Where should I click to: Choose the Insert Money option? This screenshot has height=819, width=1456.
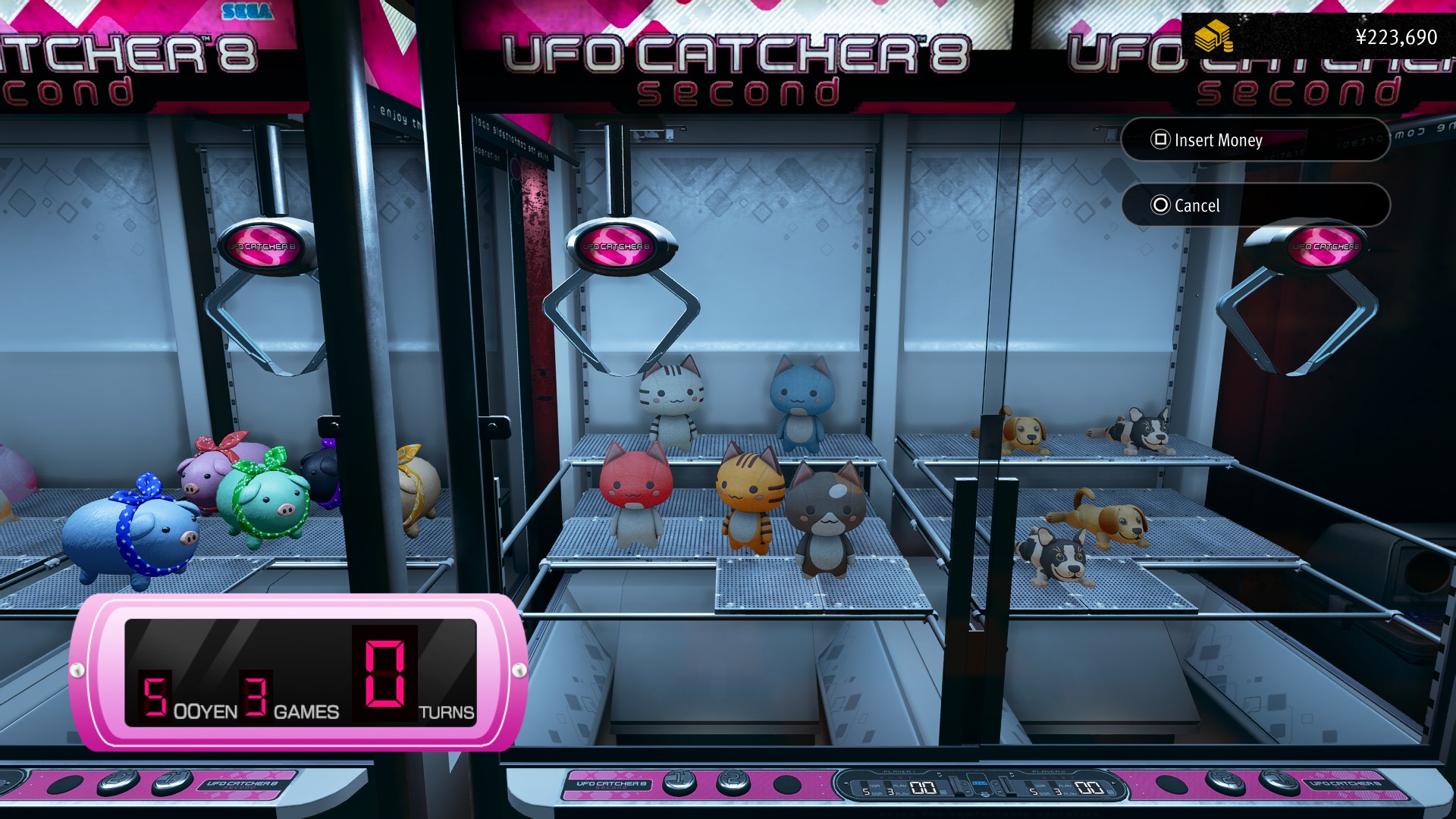click(1254, 140)
